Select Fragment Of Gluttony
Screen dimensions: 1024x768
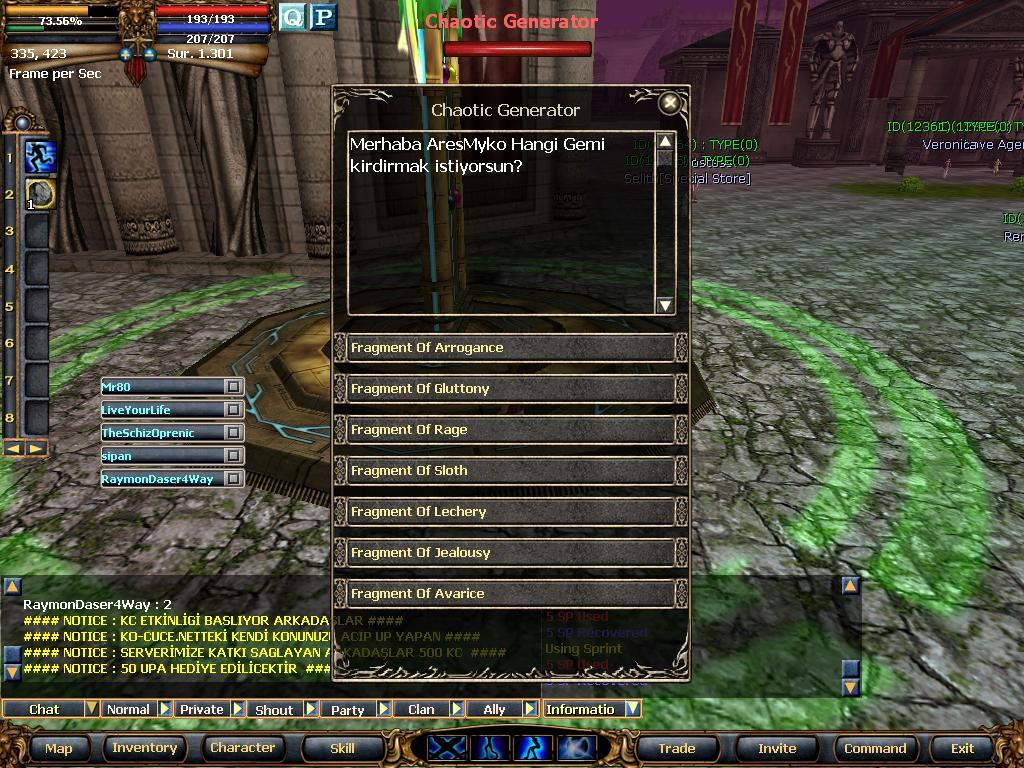point(510,389)
